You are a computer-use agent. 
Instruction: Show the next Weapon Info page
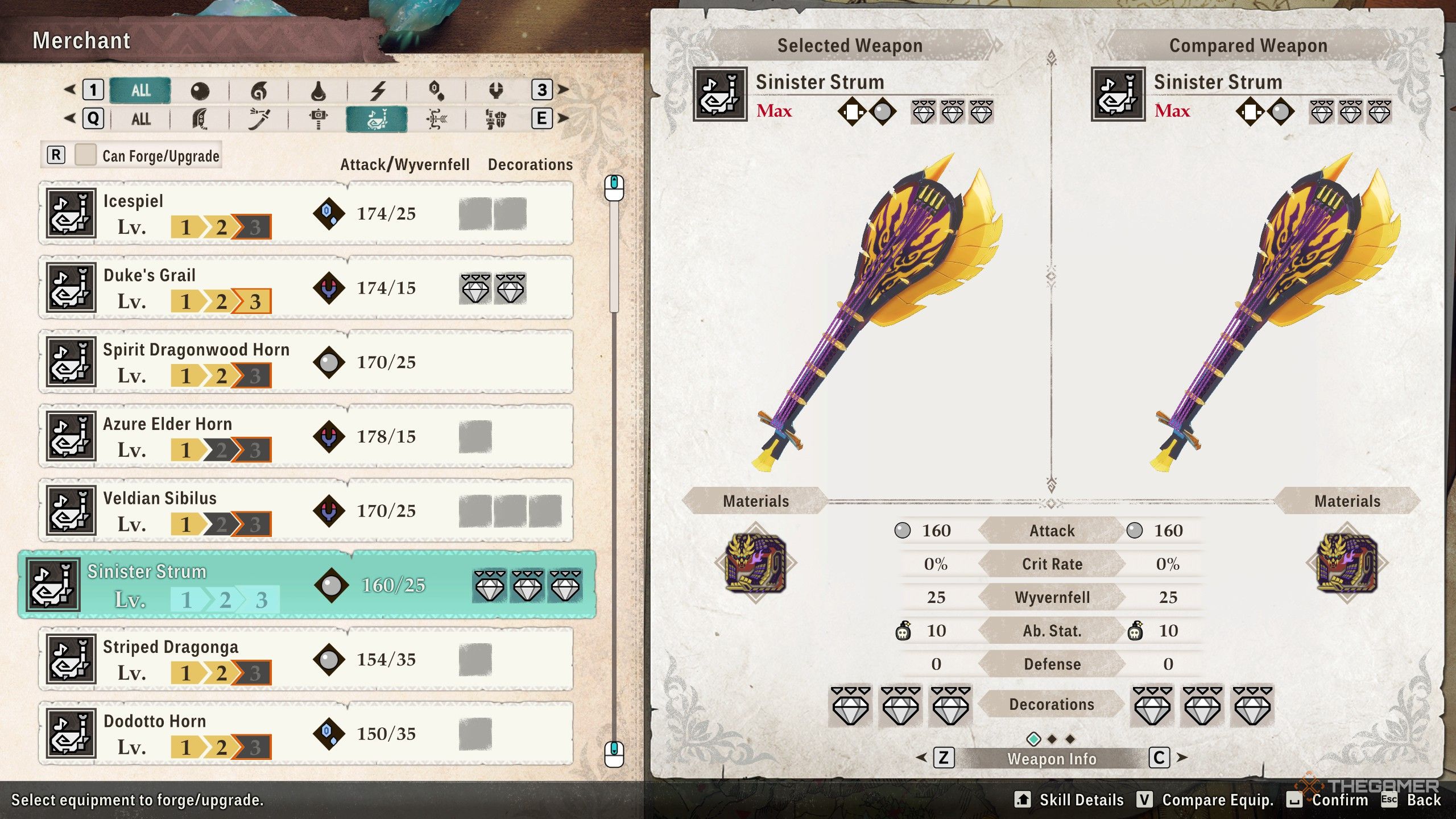pos(1160,758)
